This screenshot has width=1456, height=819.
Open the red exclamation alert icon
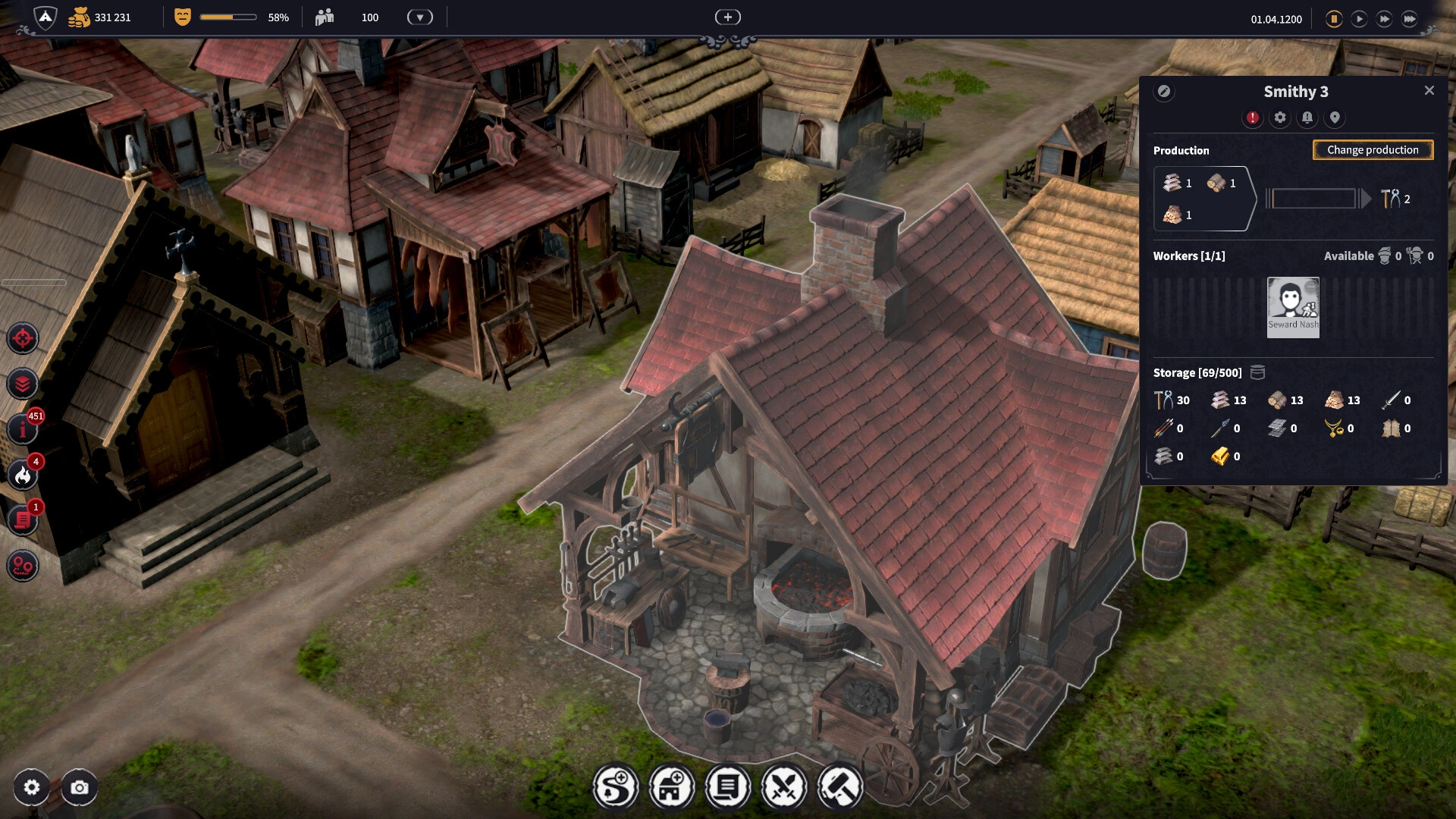pyautogui.click(x=1253, y=118)
